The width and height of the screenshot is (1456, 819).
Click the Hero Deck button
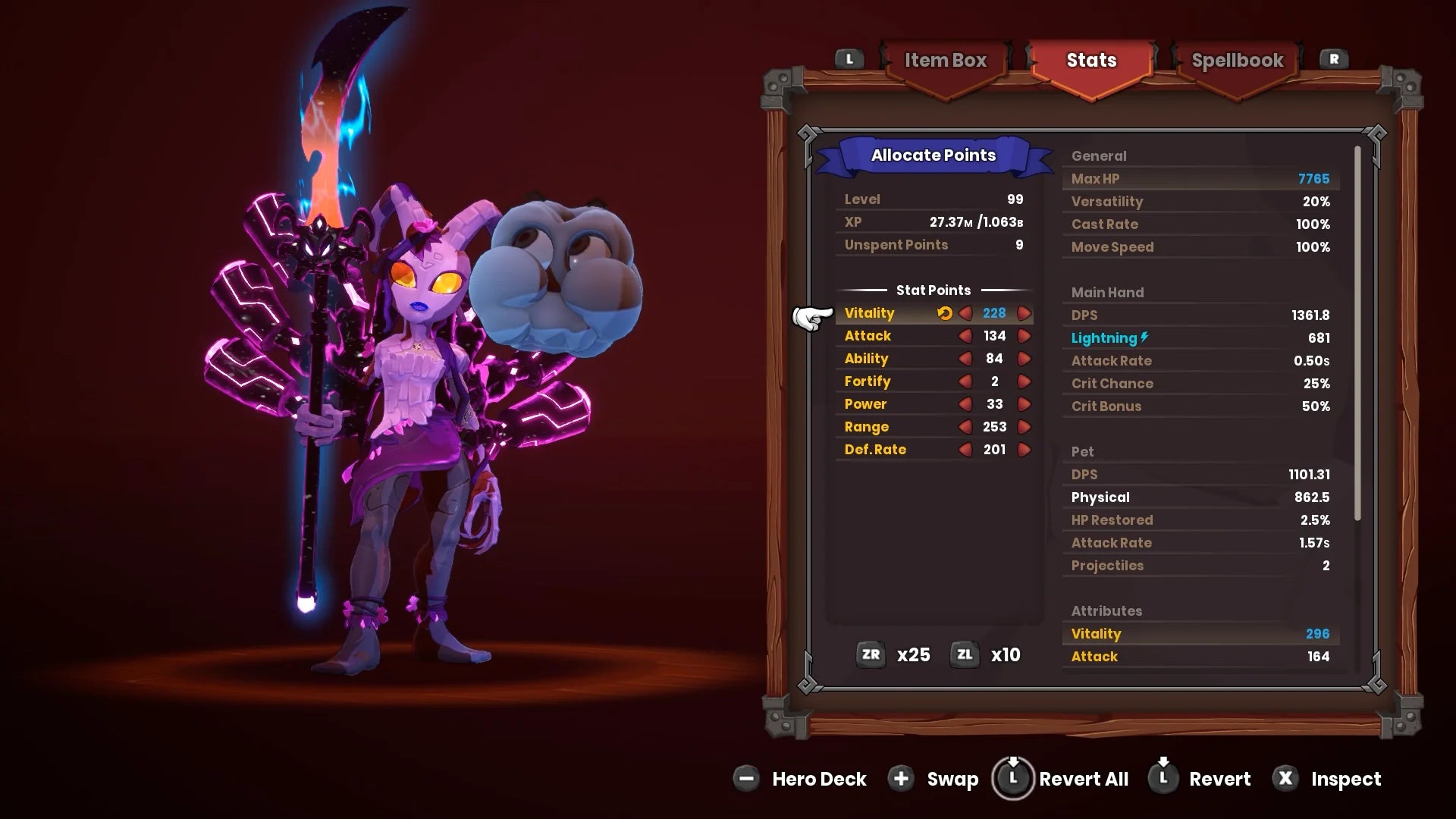(800, 779)
